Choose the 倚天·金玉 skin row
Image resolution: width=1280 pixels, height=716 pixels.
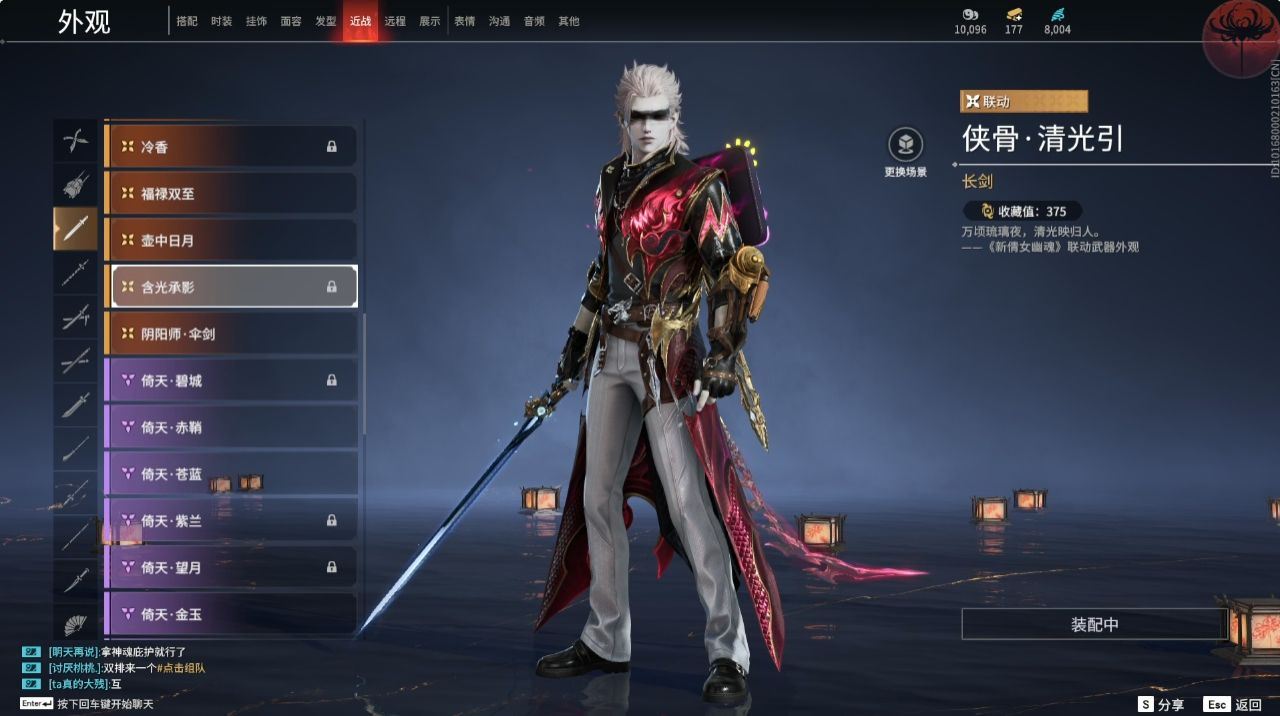coord(231,614)
